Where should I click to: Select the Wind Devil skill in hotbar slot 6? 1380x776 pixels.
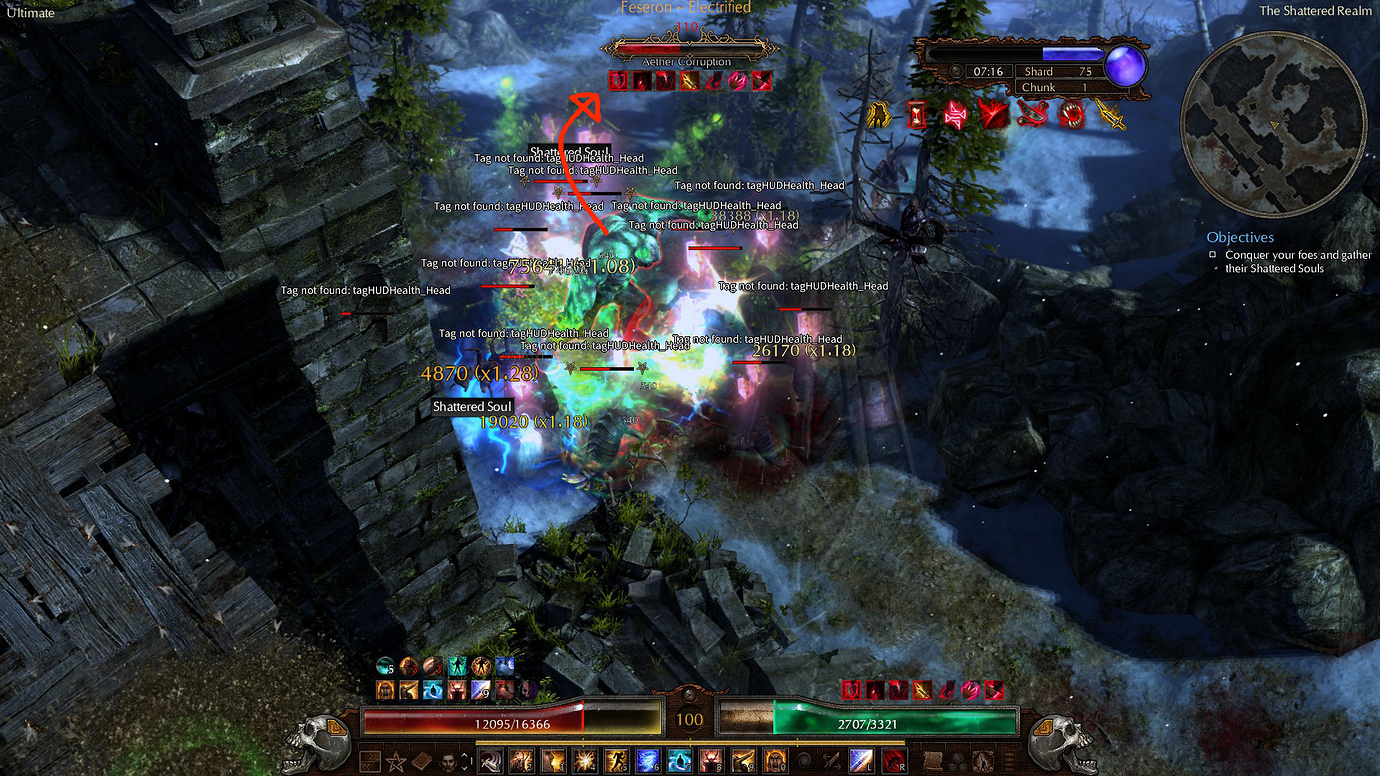click(646, 761)
